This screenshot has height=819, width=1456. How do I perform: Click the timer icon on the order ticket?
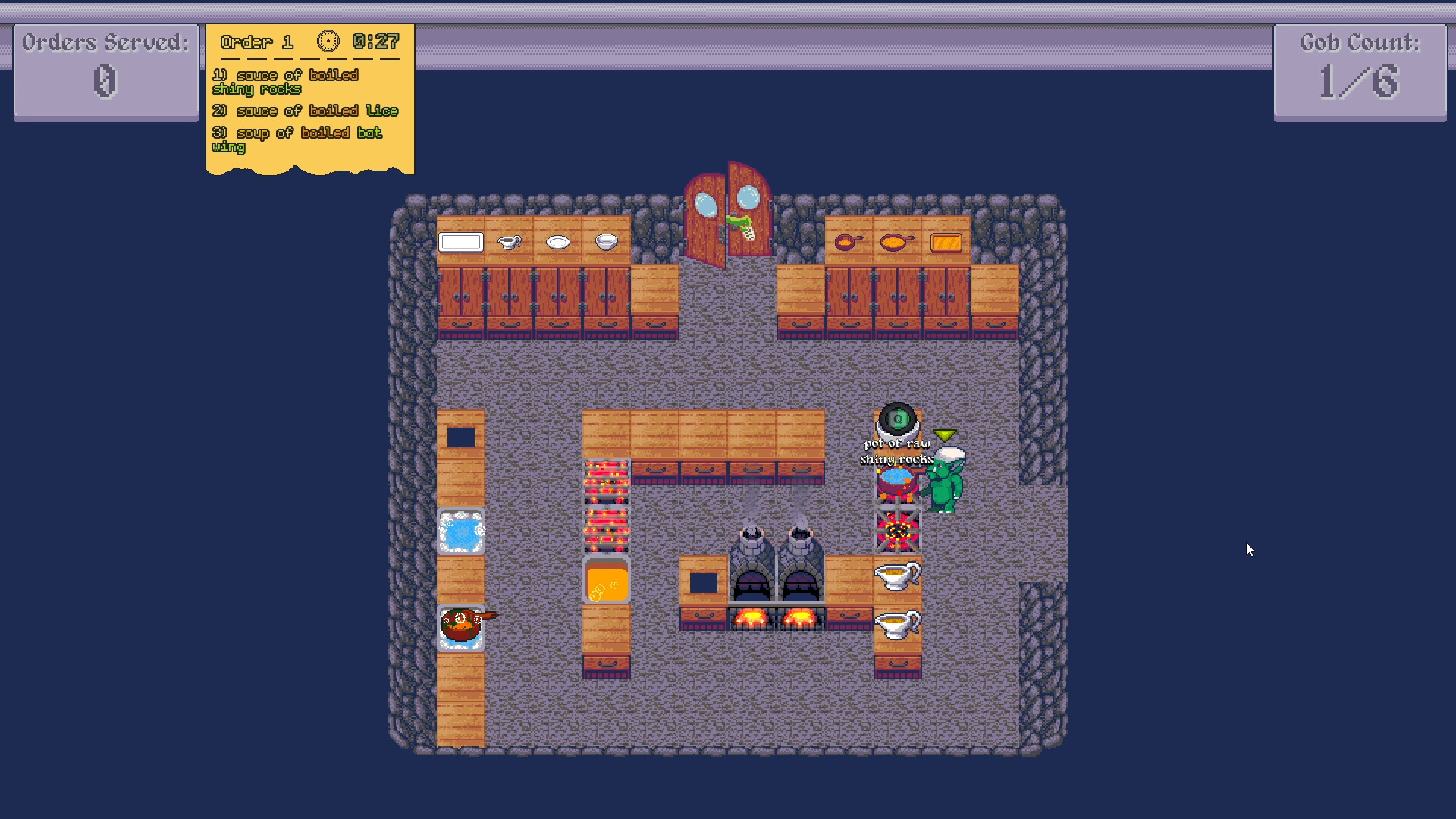pos(329,42)
